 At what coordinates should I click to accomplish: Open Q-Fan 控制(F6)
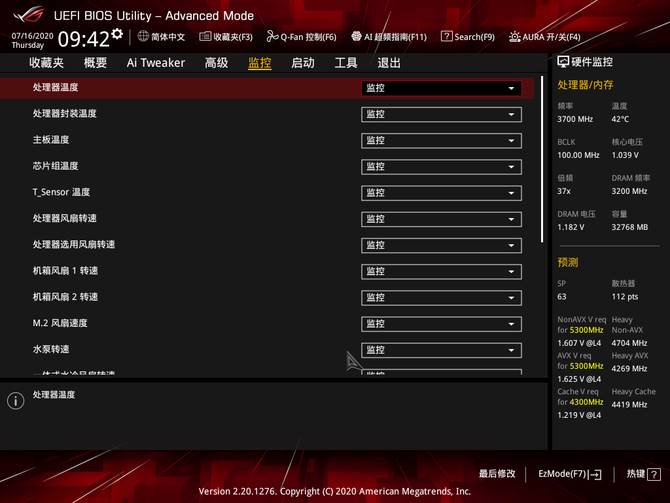coord(302,37)
